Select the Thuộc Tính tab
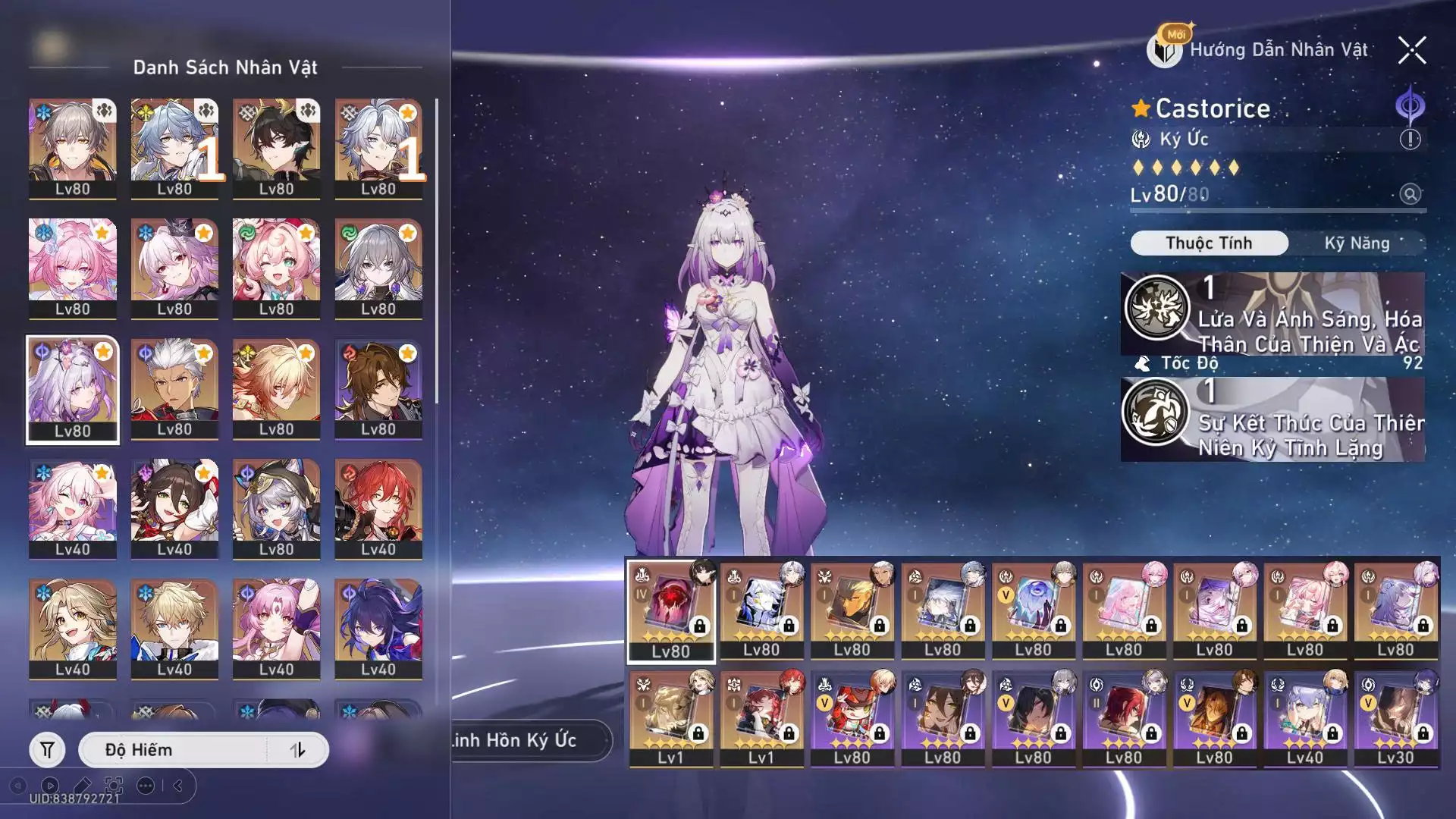This screenshot has width=1456, height=819. pyautogui.click(x=1209, y=243)
